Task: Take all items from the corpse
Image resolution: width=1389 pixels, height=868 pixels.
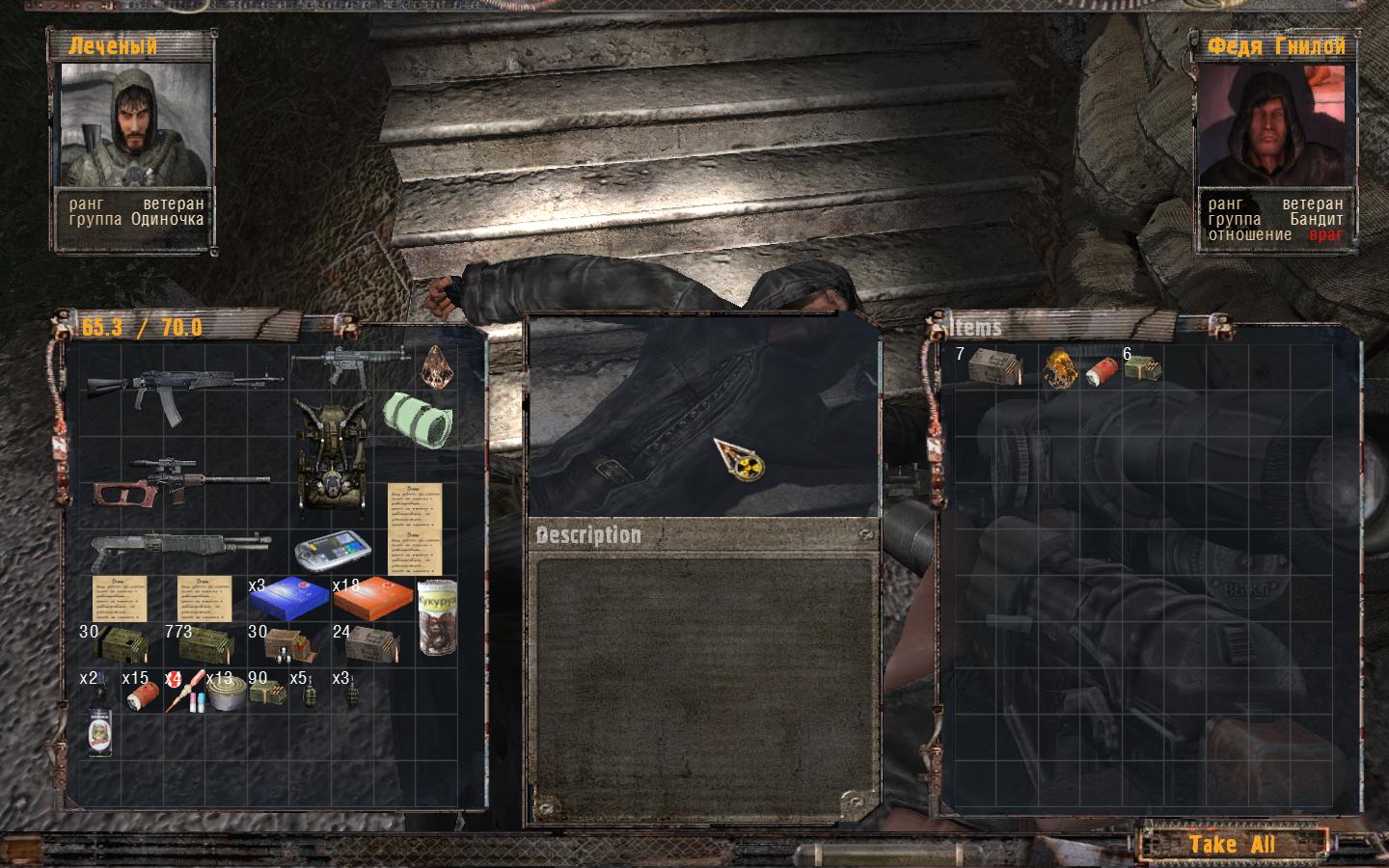Action: tap(1232, 845)
